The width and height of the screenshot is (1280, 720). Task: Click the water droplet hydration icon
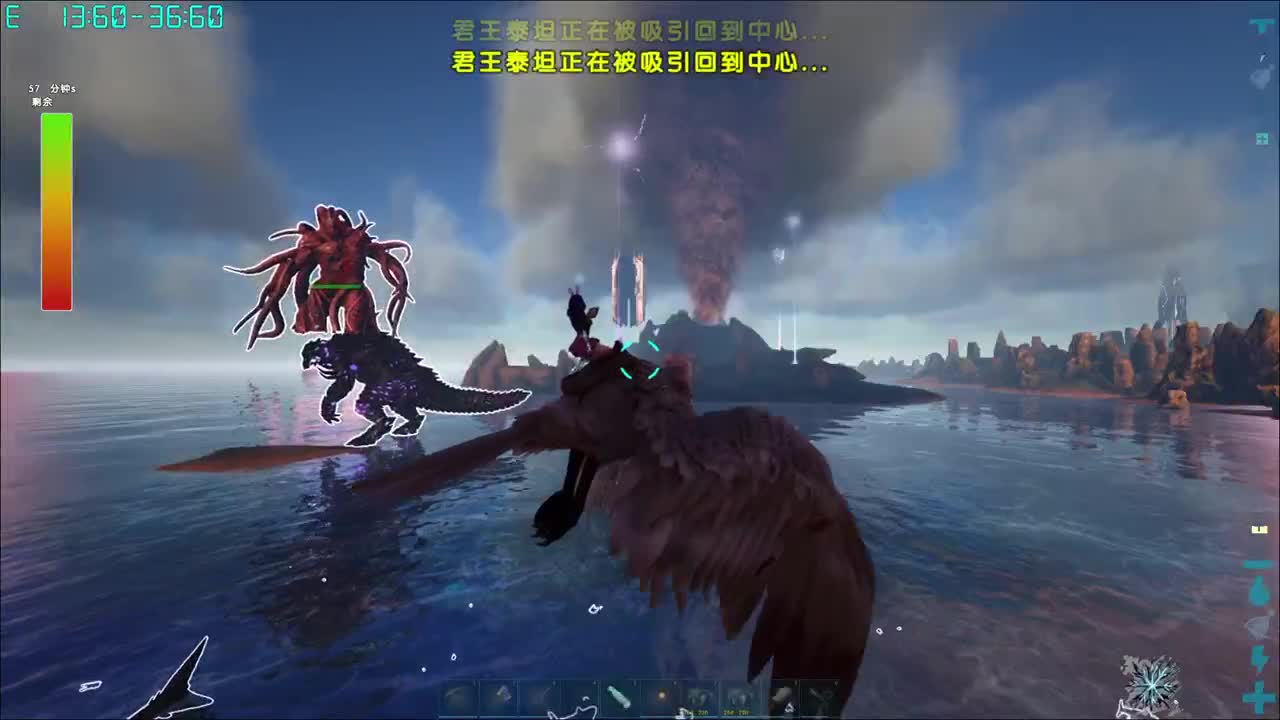[1255, 589]
